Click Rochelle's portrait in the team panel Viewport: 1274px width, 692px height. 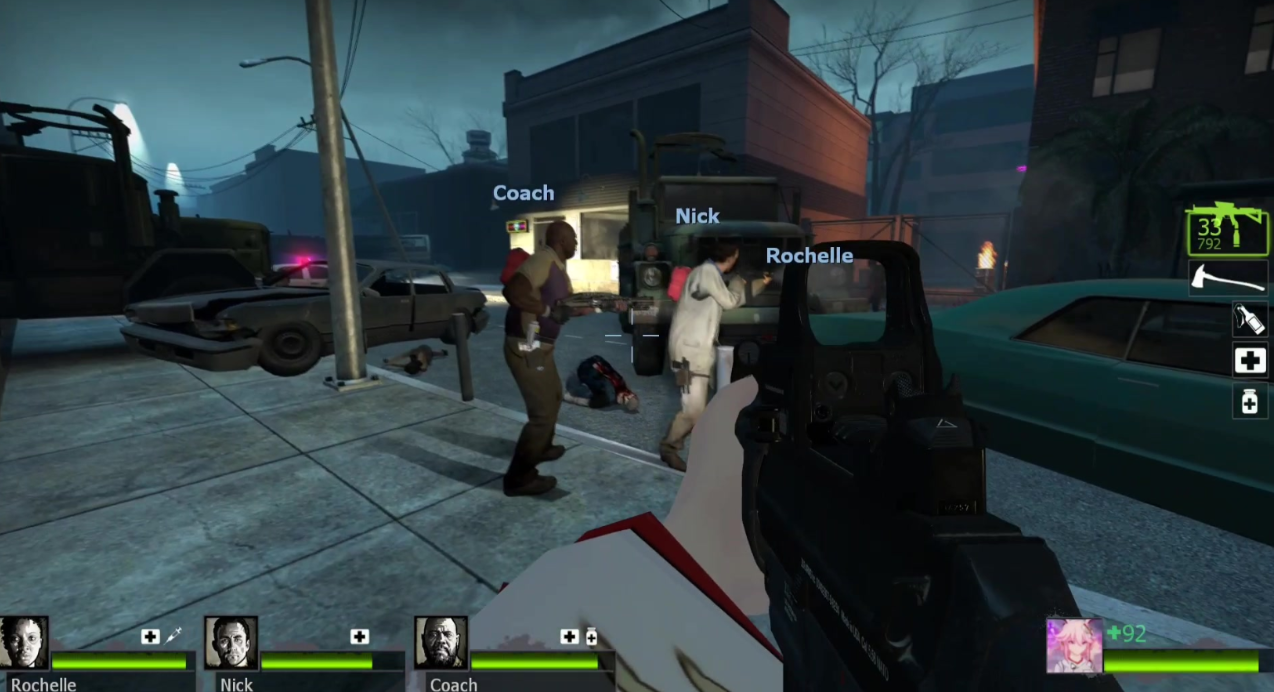tap(24, 643)
